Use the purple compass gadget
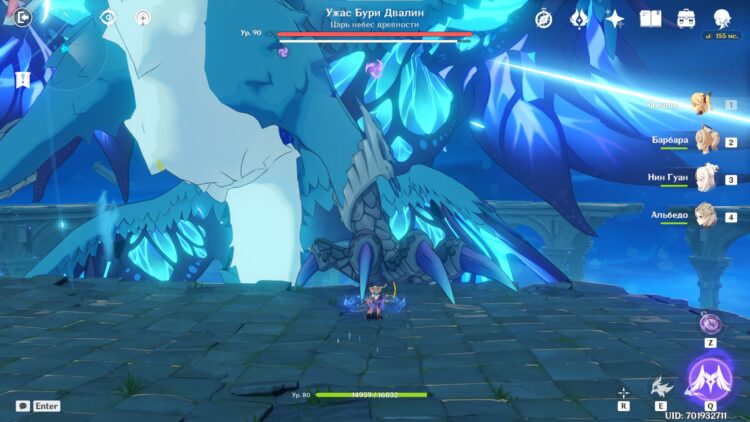The image size is (750, 422). pyautogui.click(x=710, y=322)
